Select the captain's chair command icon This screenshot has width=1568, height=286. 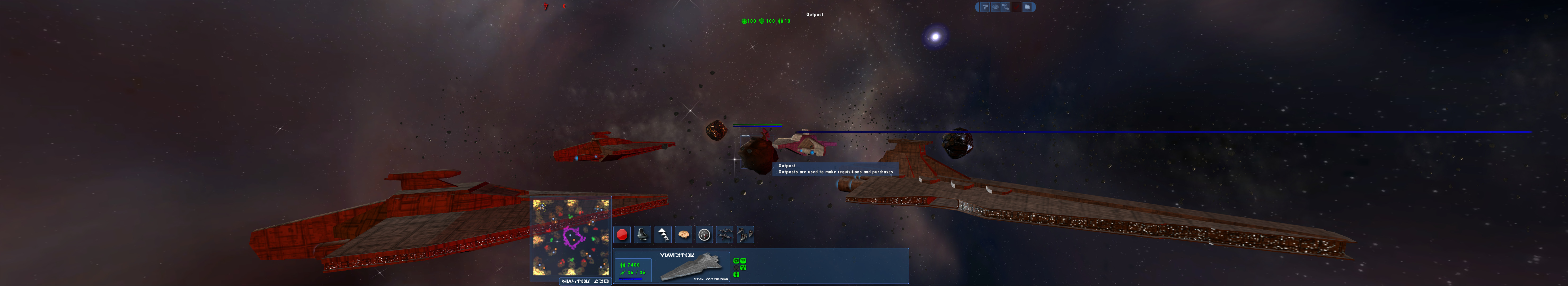(x=642, y=234)
